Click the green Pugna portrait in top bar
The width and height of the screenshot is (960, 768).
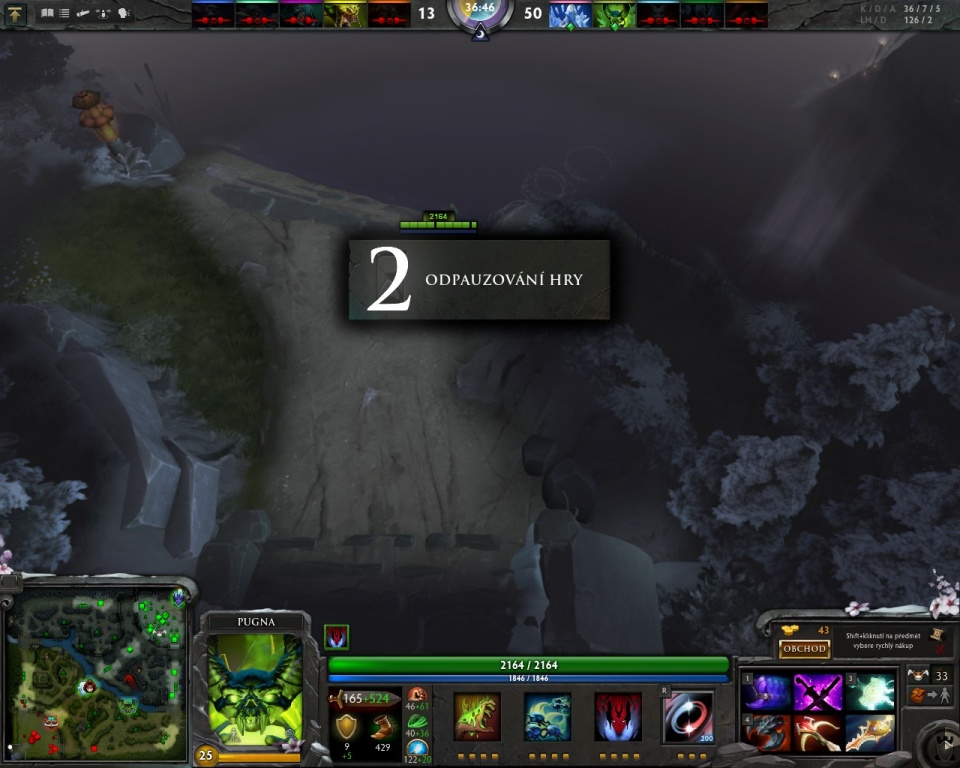[614, 14]
